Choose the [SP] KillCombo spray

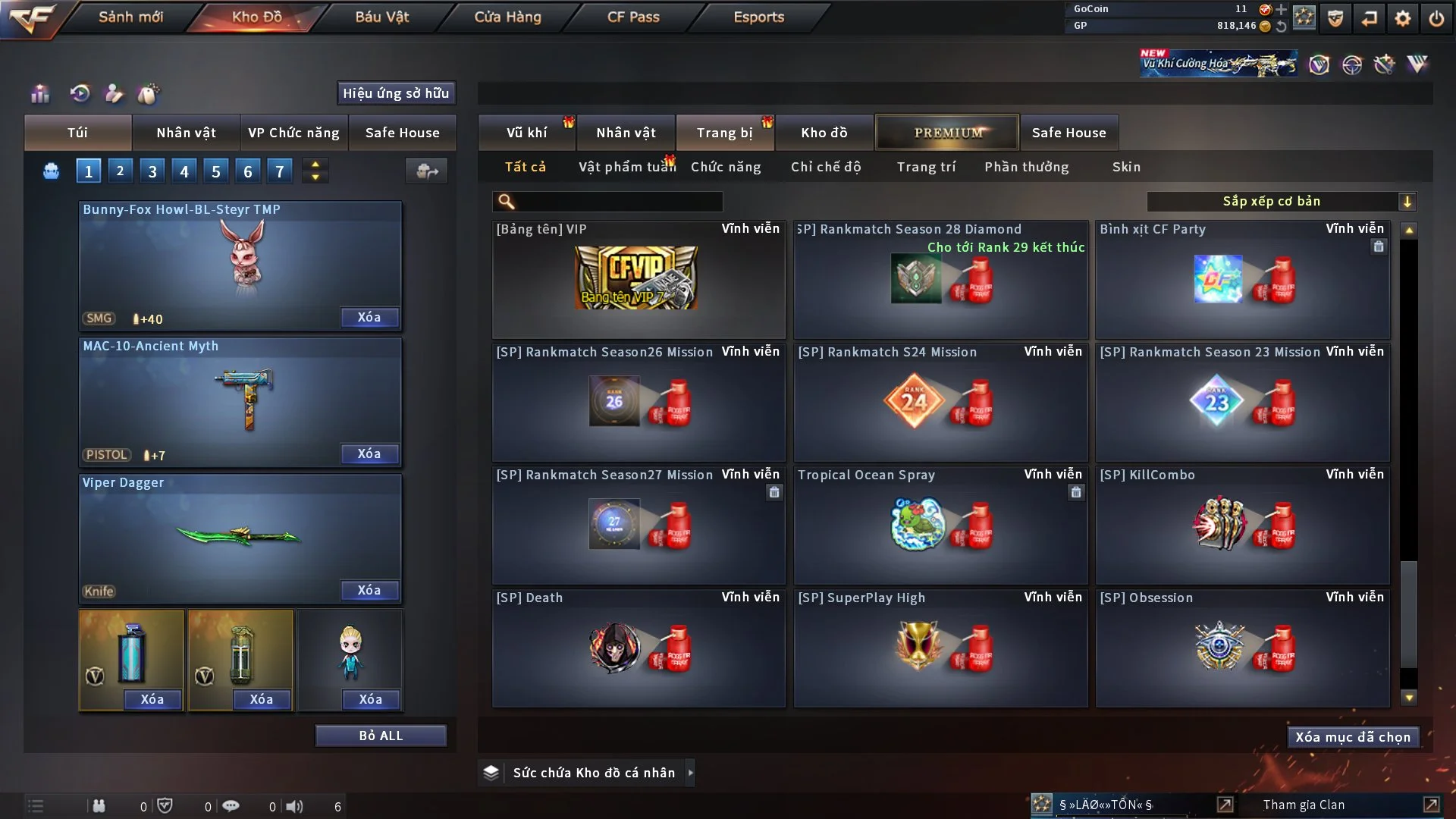coord(1242,526)
